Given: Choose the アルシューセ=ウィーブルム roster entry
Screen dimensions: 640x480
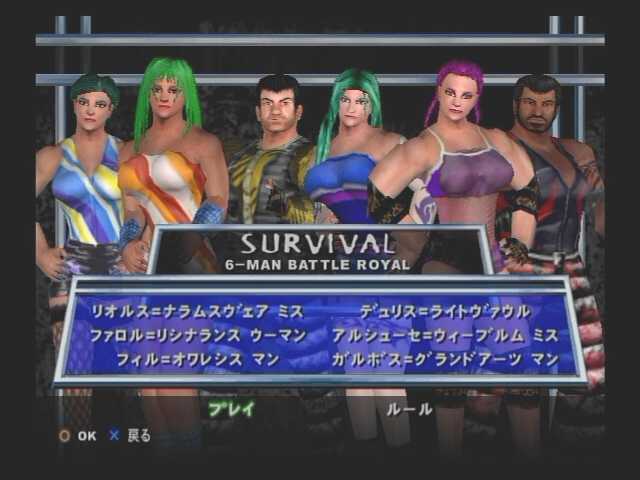Looking at the screenshot, I should point(445,334).
